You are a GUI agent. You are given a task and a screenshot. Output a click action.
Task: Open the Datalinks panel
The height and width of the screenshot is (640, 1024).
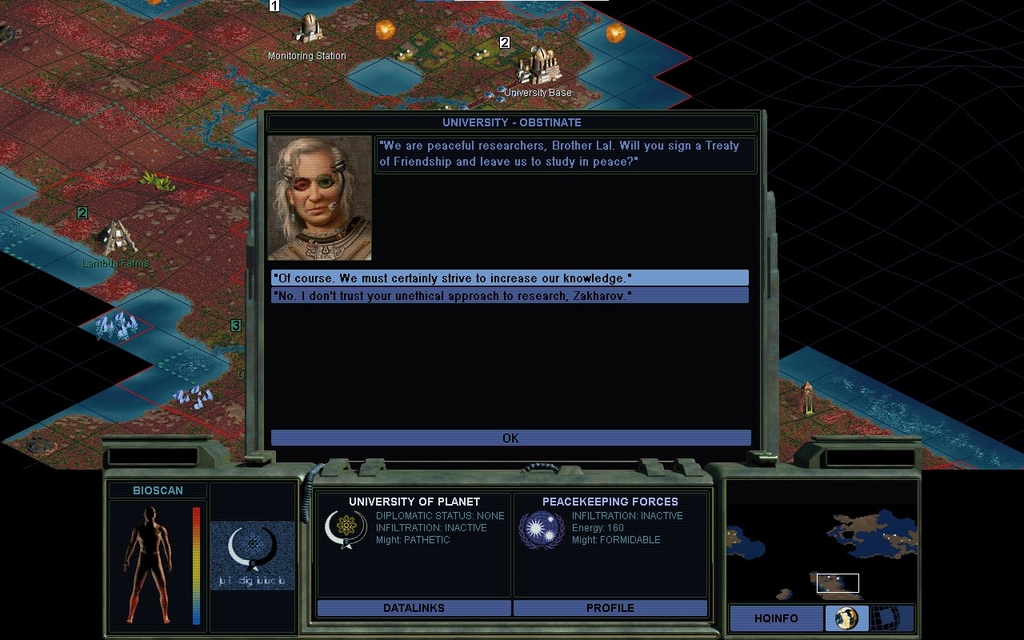tap(413, 608)
